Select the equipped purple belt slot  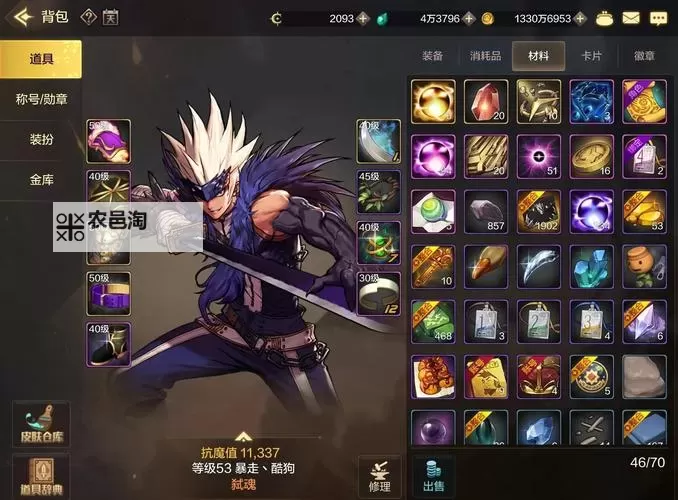click(x=108, y=293)
